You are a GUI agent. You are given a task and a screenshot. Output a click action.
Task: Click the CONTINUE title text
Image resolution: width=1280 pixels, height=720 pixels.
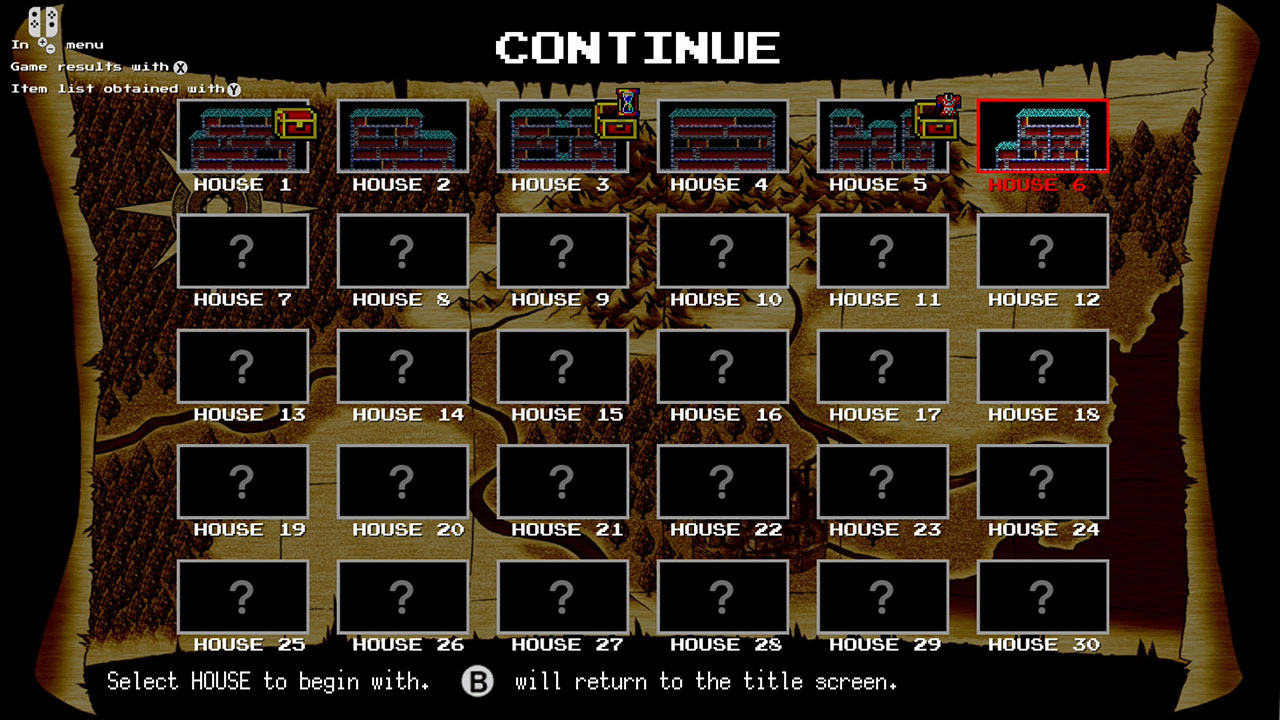638,45
